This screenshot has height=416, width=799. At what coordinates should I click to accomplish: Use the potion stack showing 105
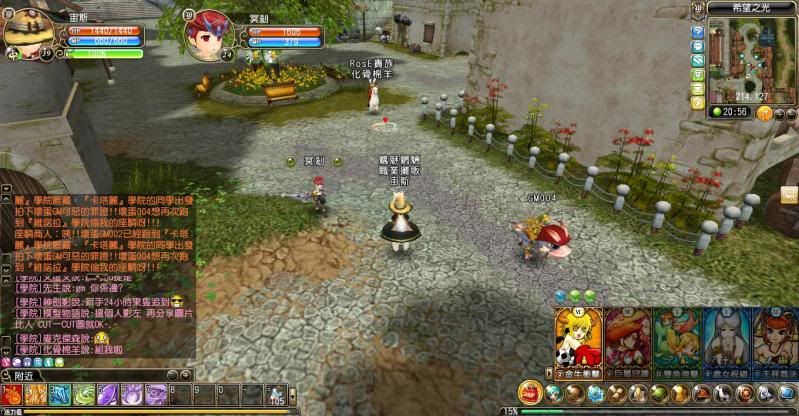click(x=274, y=394)
